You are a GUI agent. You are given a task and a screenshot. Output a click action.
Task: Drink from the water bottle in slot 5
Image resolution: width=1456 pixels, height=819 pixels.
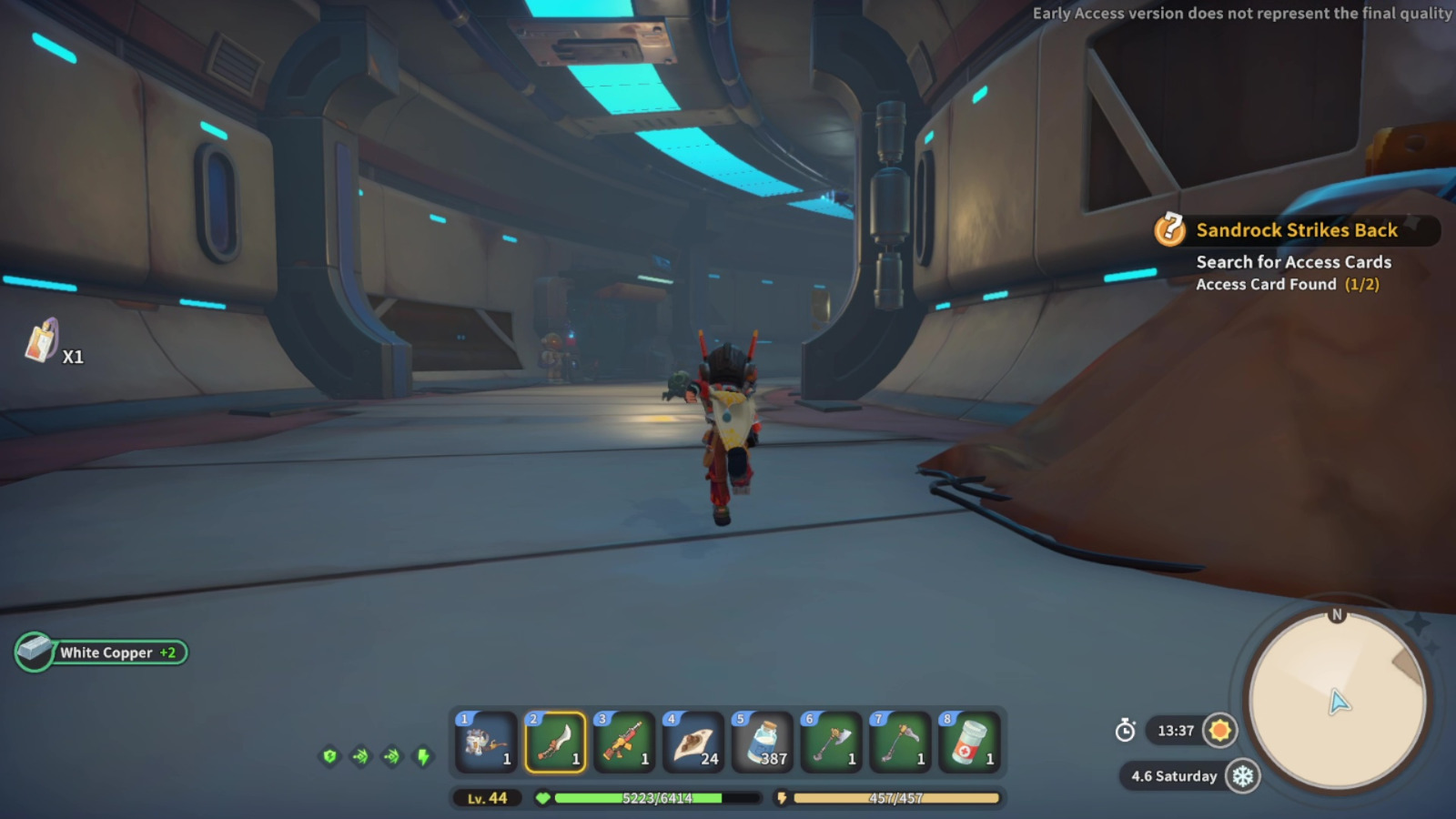click(761, 742)
